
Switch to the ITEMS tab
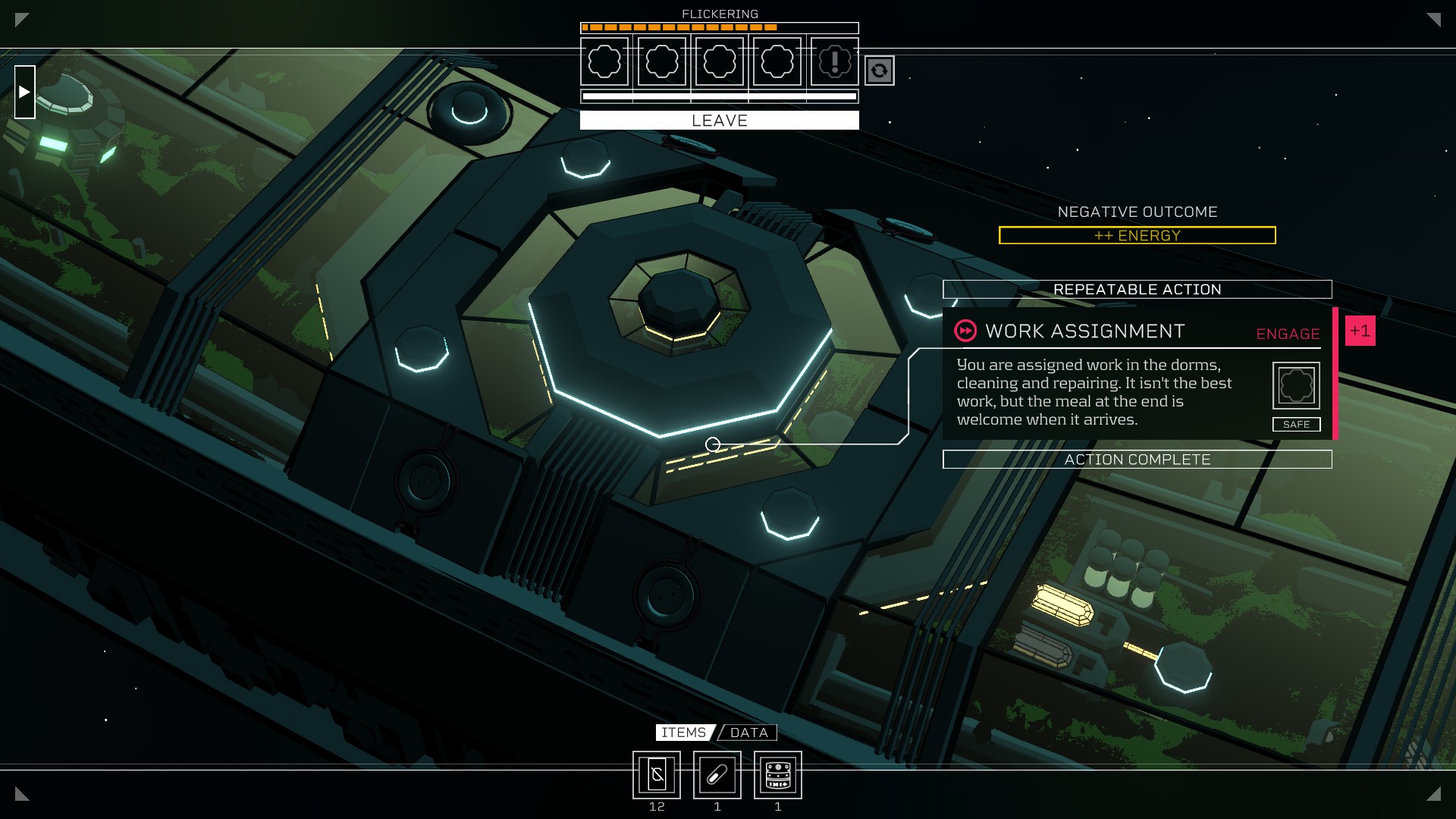pos(683,733)
